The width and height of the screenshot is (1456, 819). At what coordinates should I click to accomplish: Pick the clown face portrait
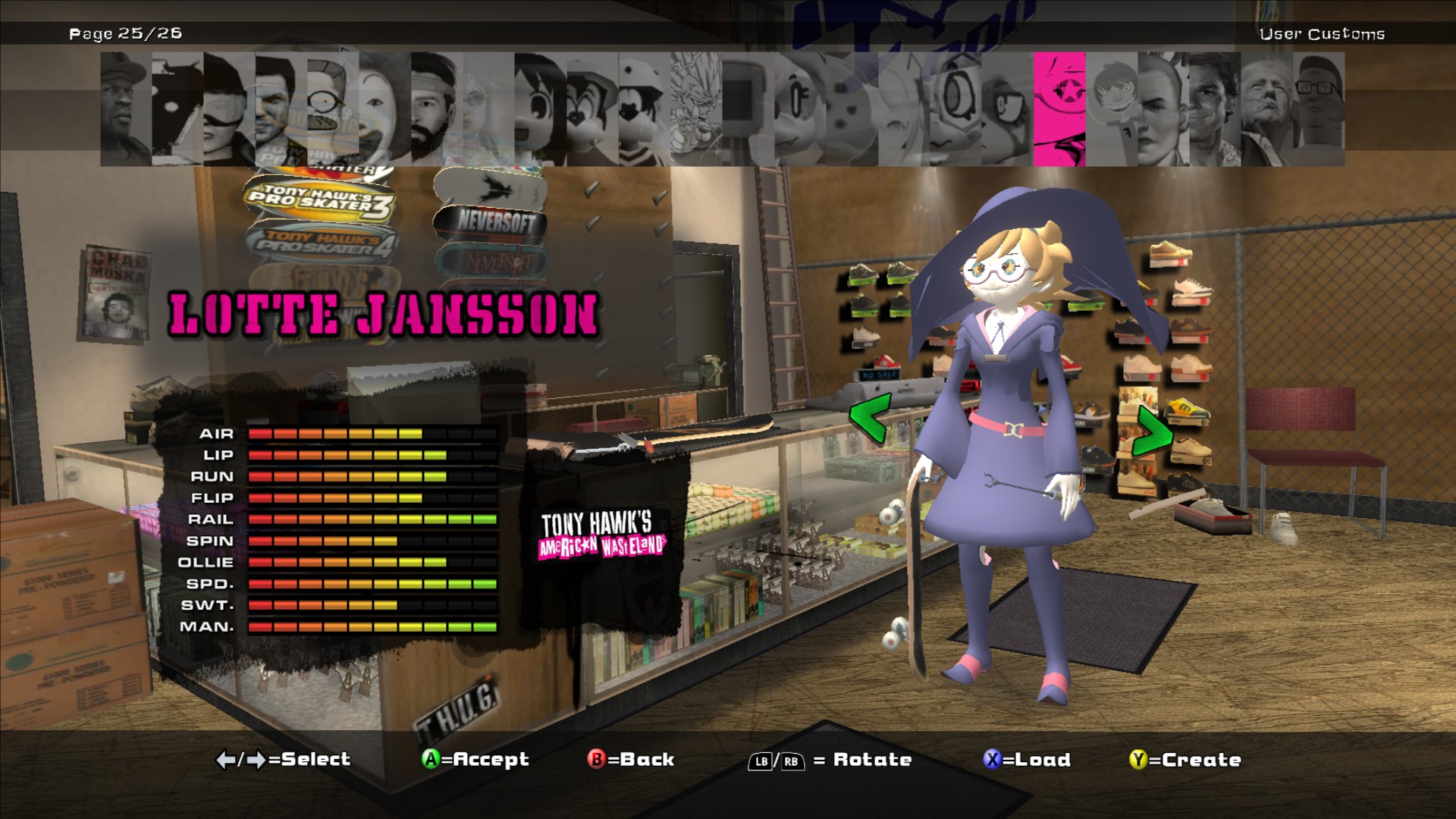coord(384,109)
